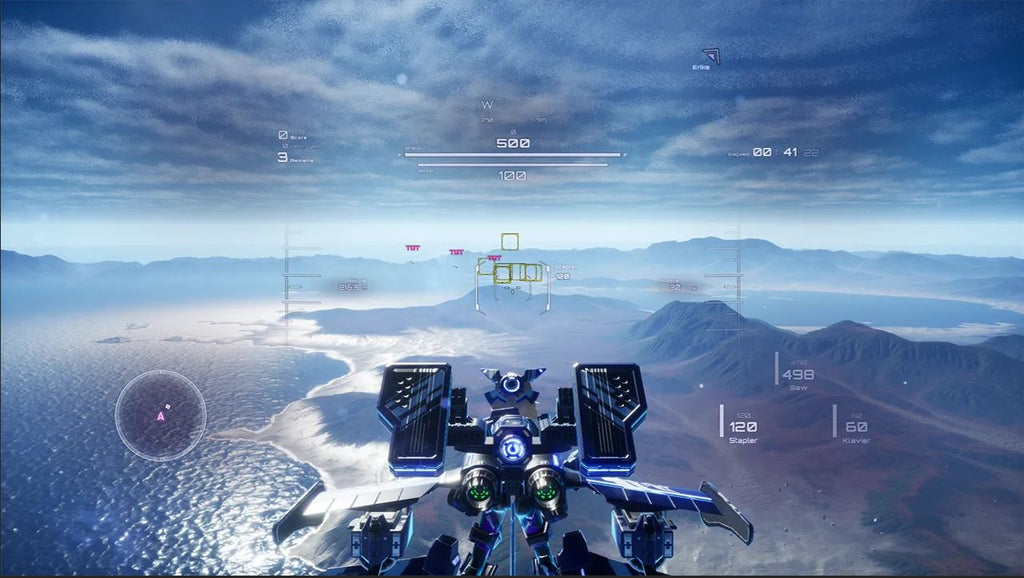Screen dimensions: 1024x578
Task: Switch to the Klavier weapon slot
Action: [855, 427]
